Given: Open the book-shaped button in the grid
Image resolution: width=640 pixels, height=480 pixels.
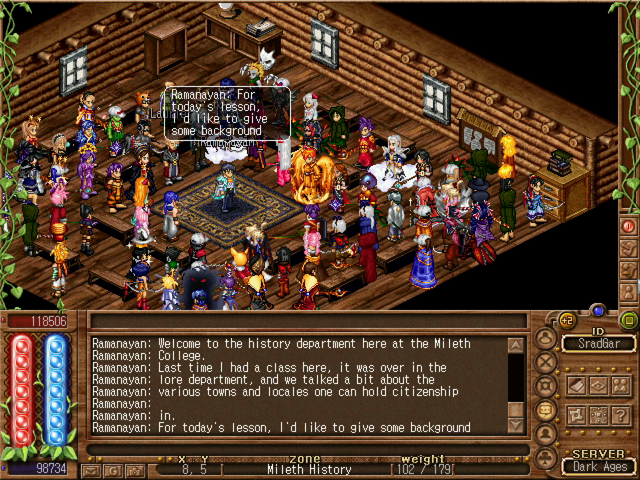Looking at the screenshot, I should [x=576, y=385].
